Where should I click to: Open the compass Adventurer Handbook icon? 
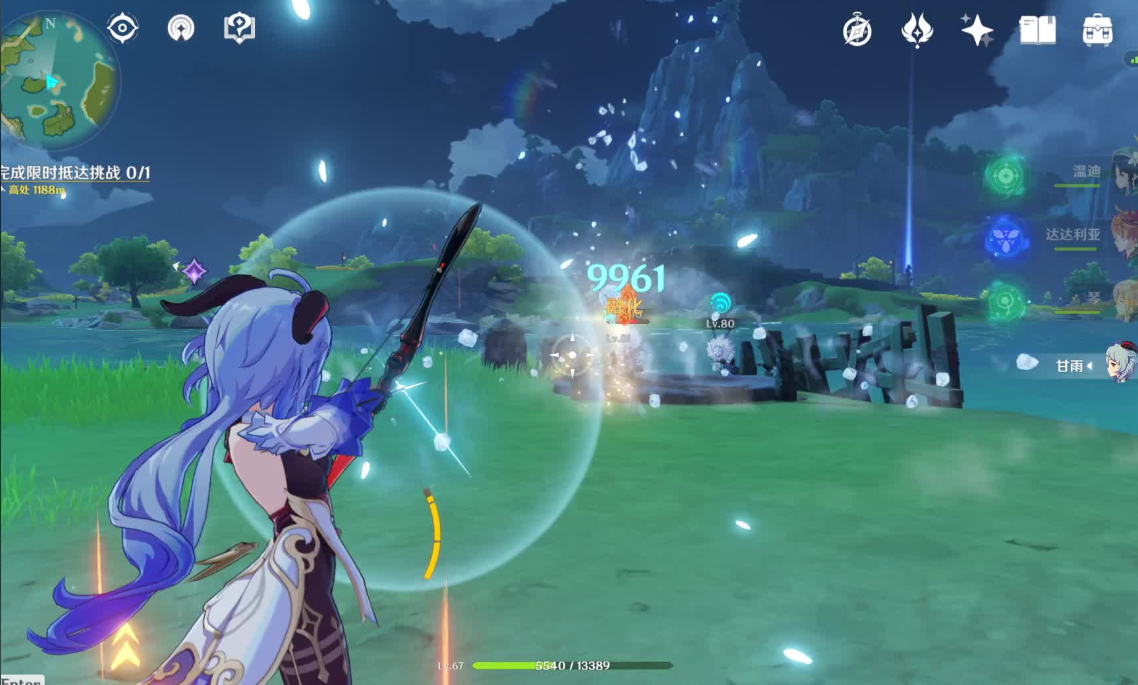[857, 31]
